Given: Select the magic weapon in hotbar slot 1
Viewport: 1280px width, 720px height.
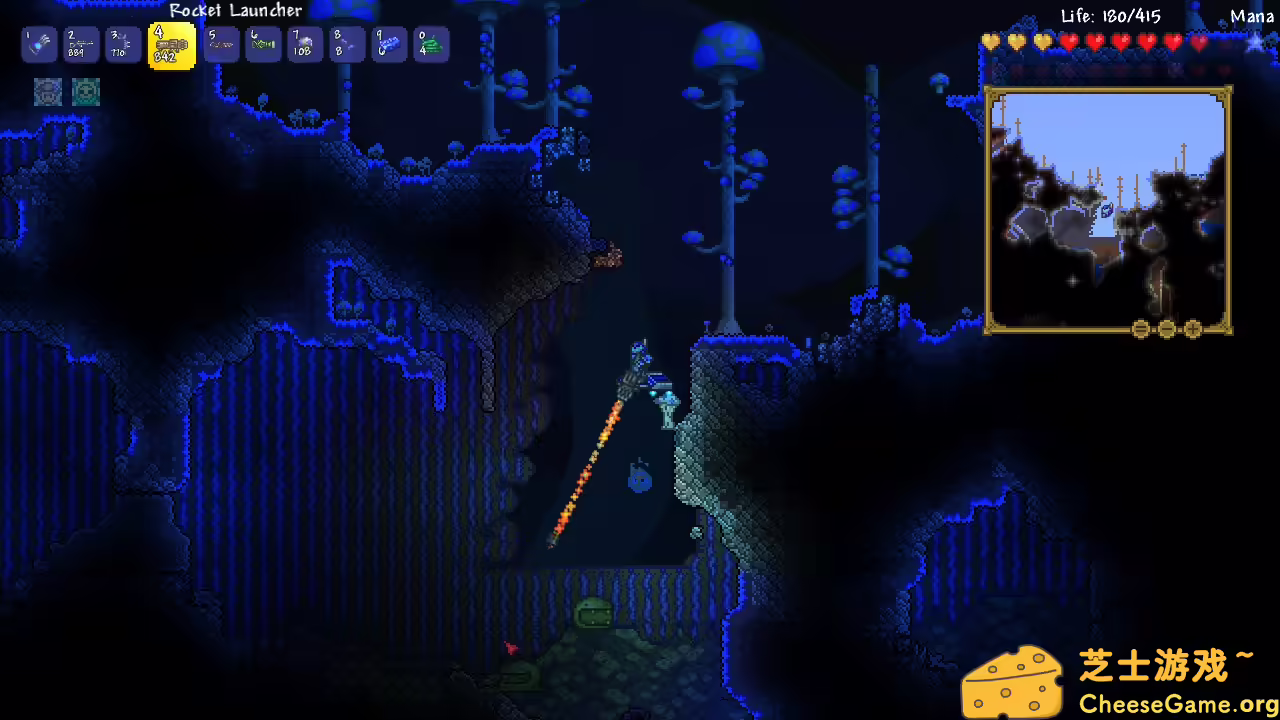Looking at the screenshot, I should click(39, 44).
